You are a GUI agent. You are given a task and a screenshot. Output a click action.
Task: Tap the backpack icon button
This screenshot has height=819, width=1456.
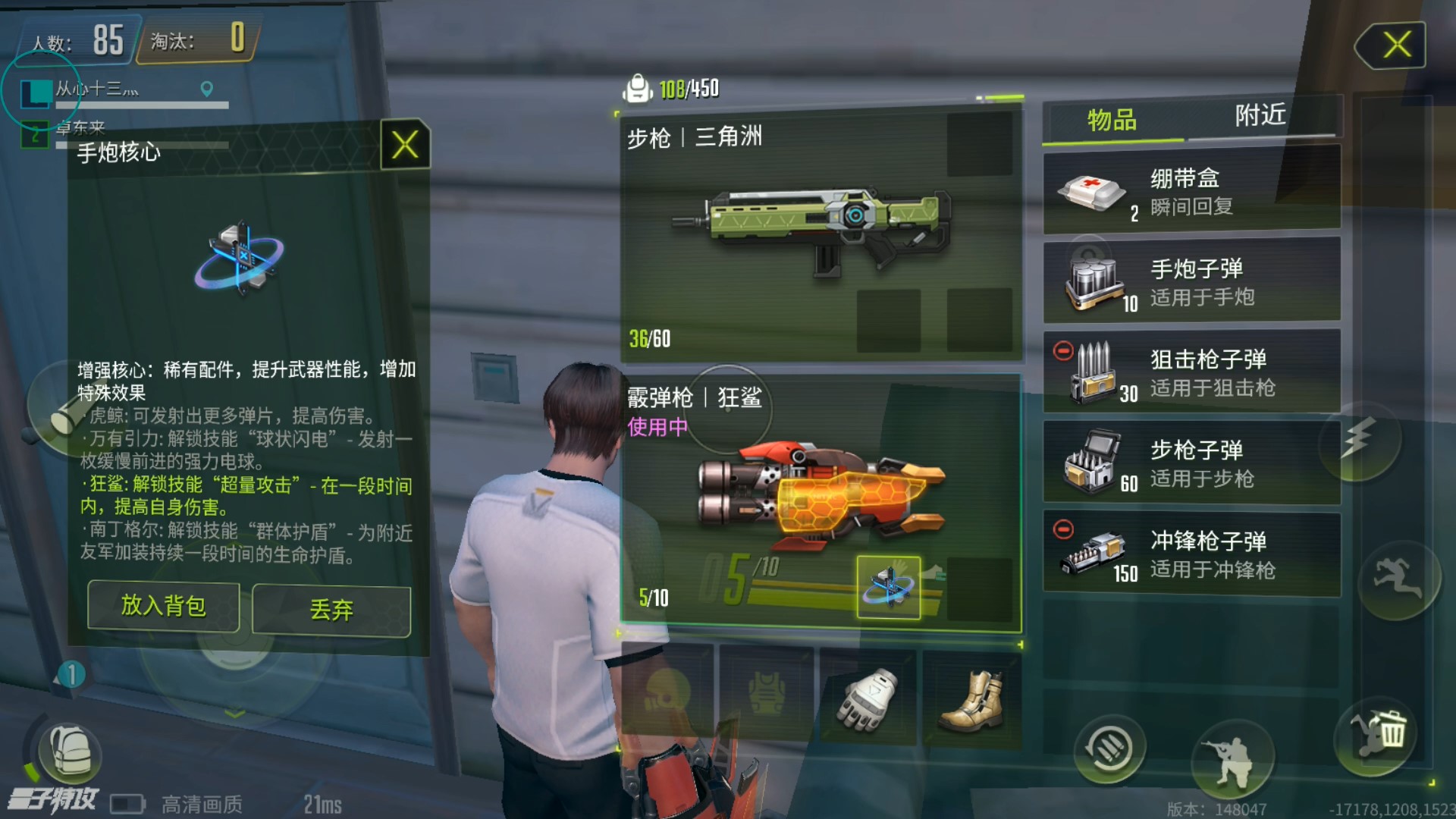[x=70, y=751]
